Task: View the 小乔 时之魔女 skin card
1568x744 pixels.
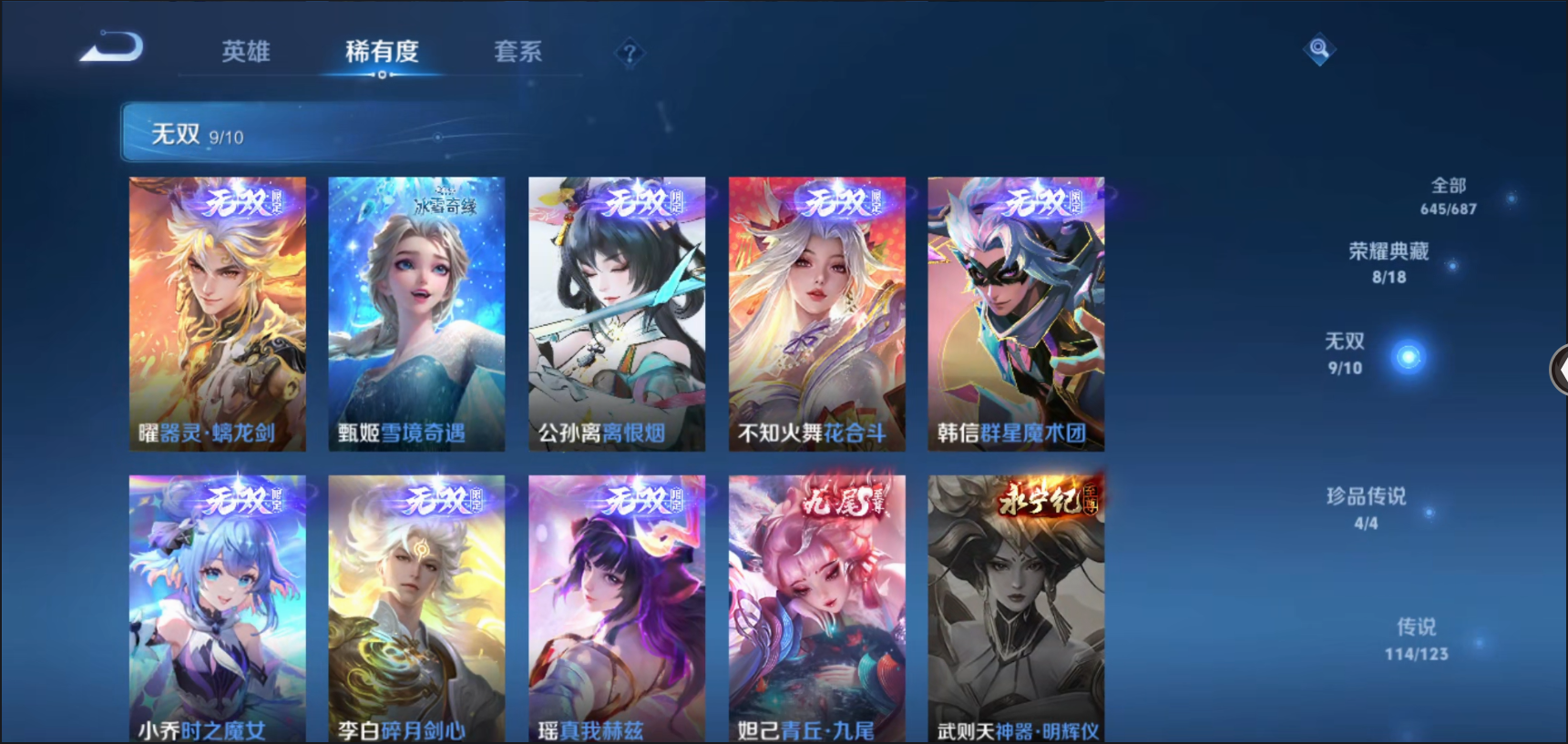Action: pyautogui.click(x=217, y=608)
